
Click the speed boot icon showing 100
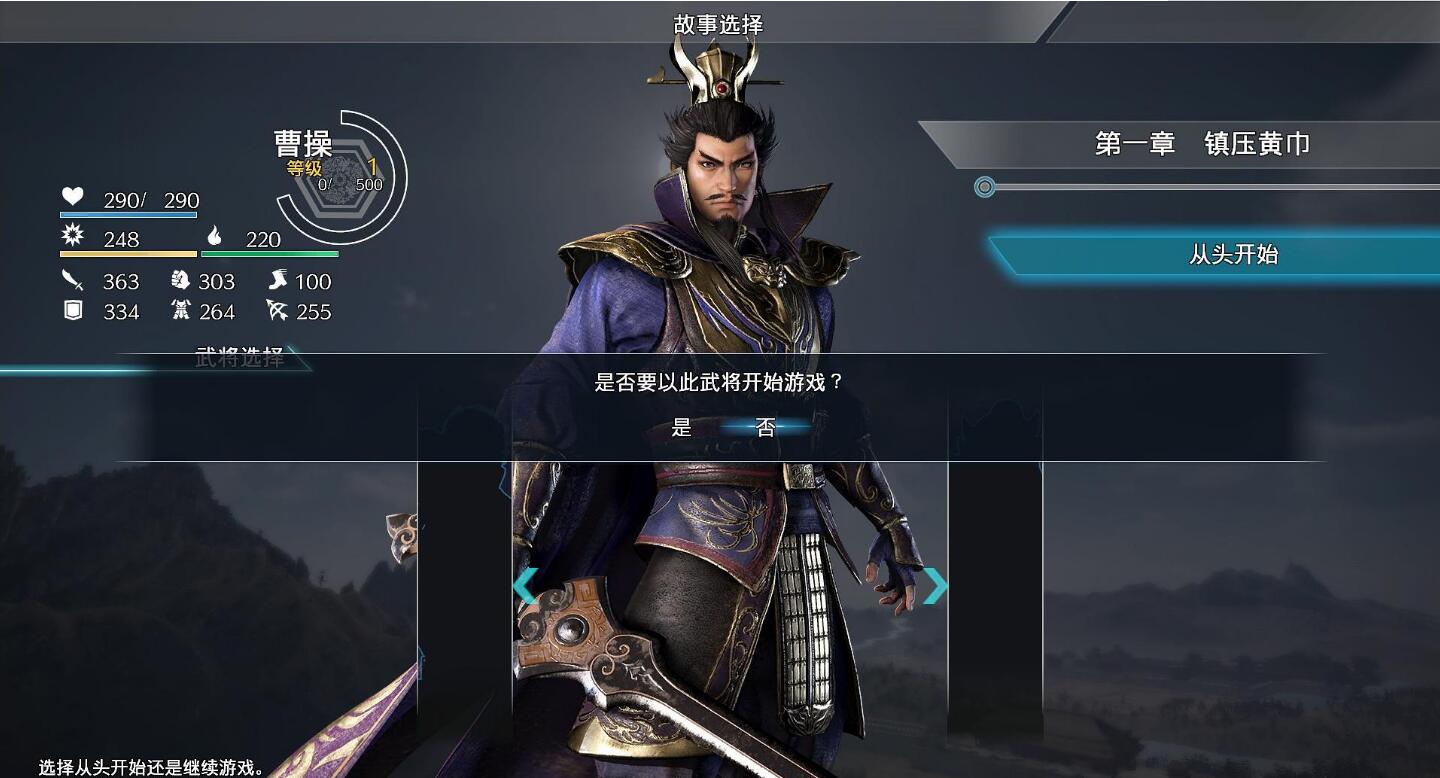(277, 281)
